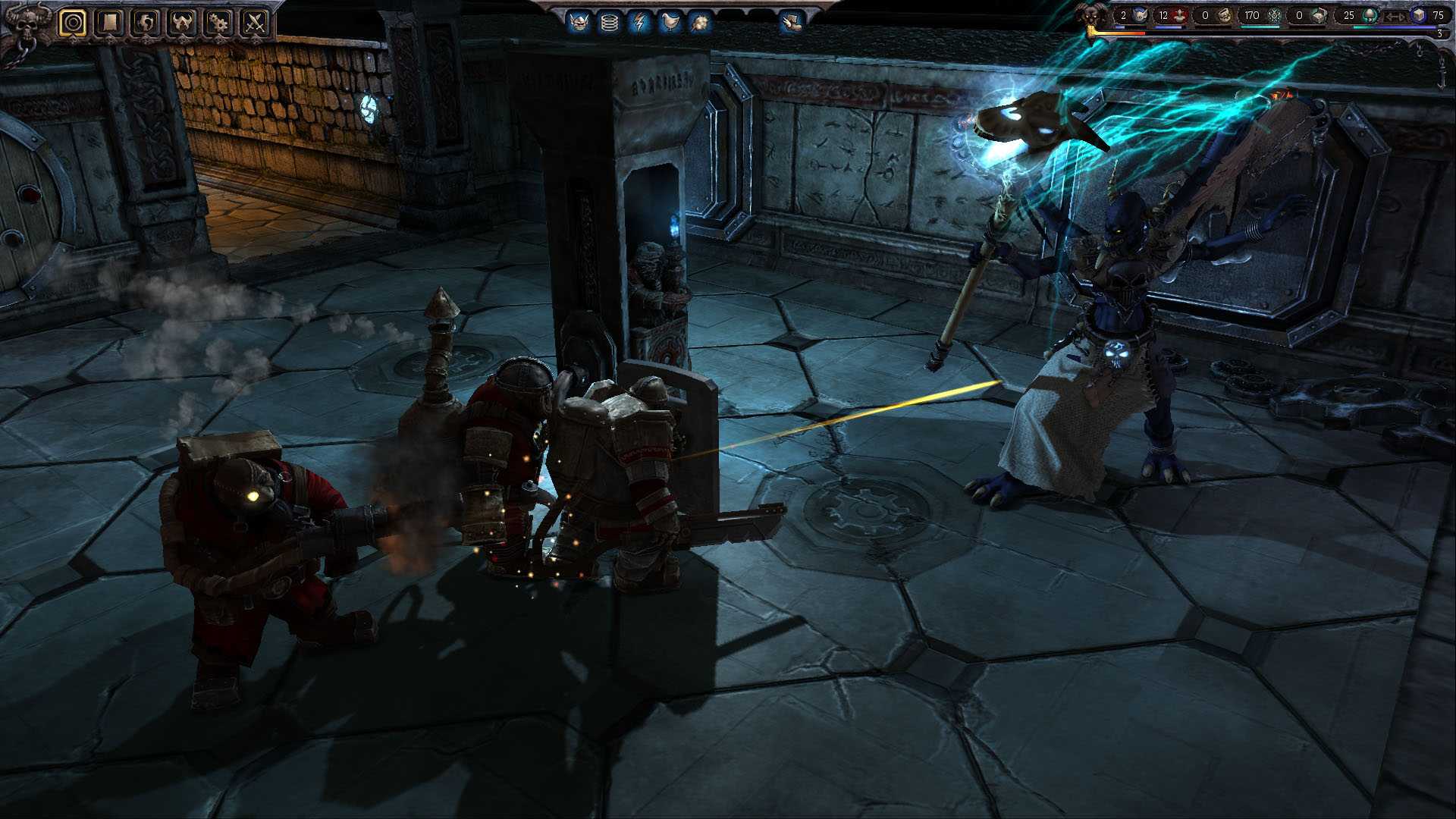Viewport: 1456px width, 819px height.
Task: Open the helmeted dwarf icon in the spell bar
Action: pyautogui.click(x=578, y=20)
